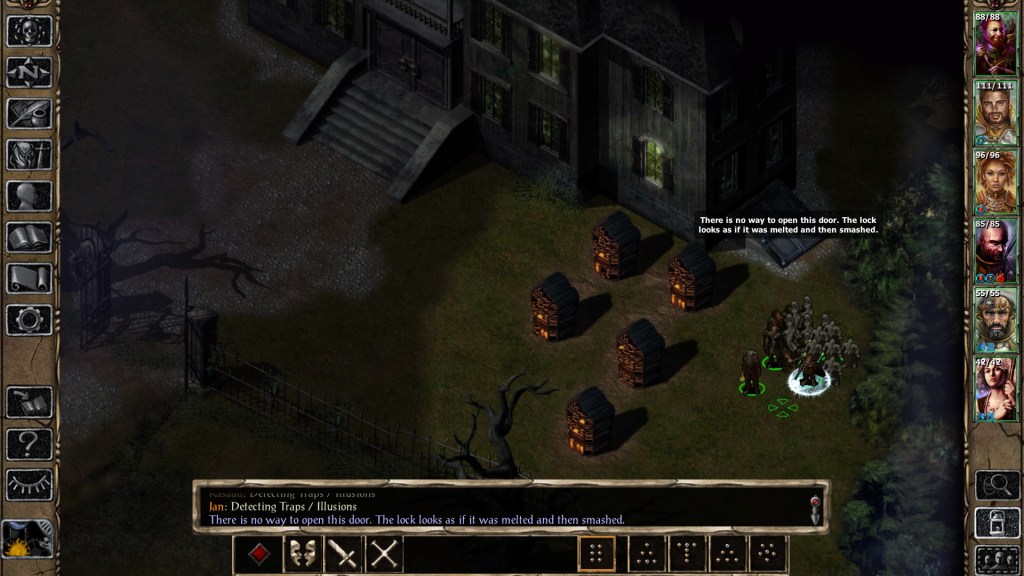
Task: Click the padlock button below the portraits
Action: coord(997,522)
